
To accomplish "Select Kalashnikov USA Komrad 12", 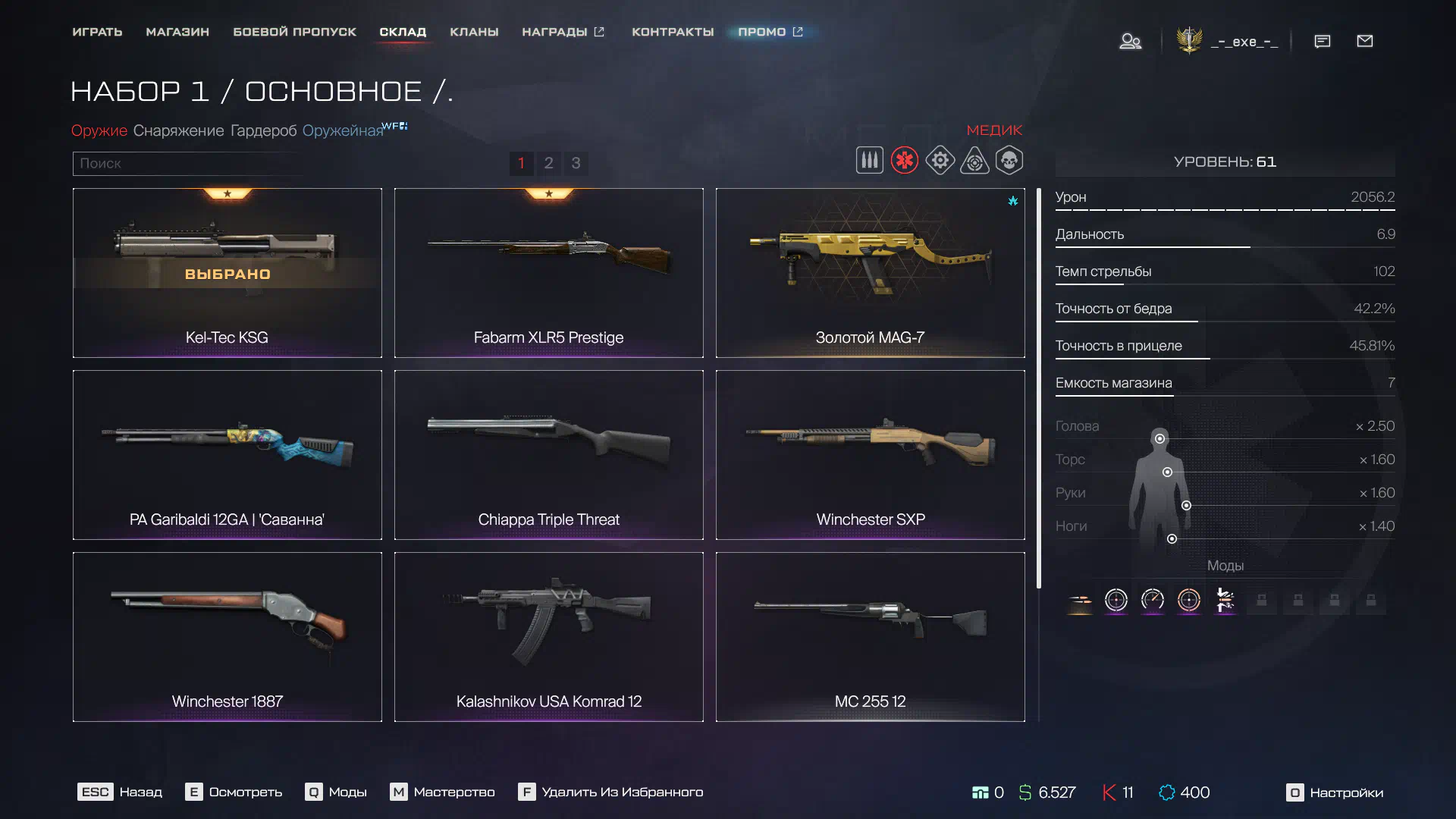I will pyautogui.click(x=548, y=637).
